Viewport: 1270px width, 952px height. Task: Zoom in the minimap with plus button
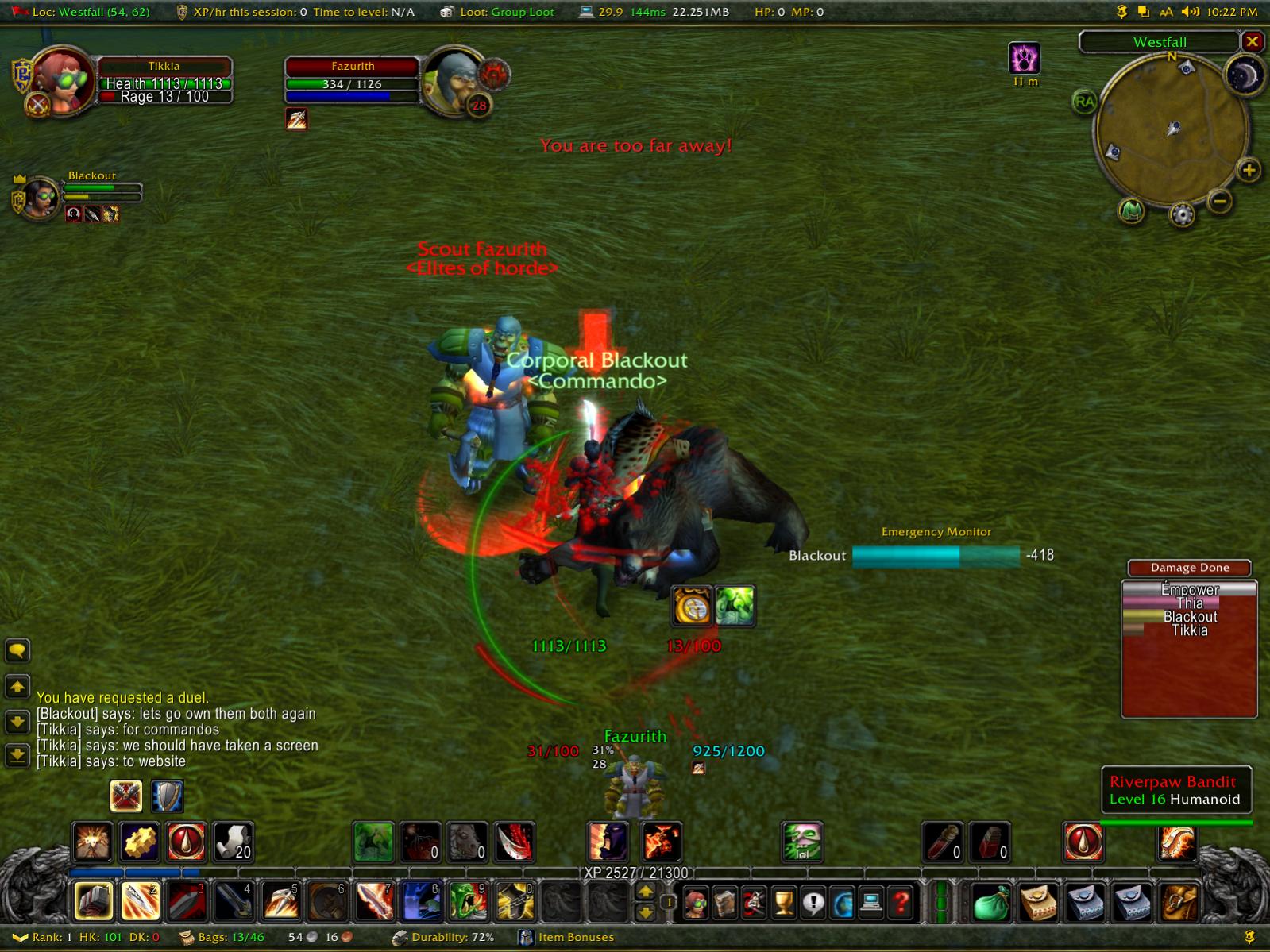tap(1249, 170)
